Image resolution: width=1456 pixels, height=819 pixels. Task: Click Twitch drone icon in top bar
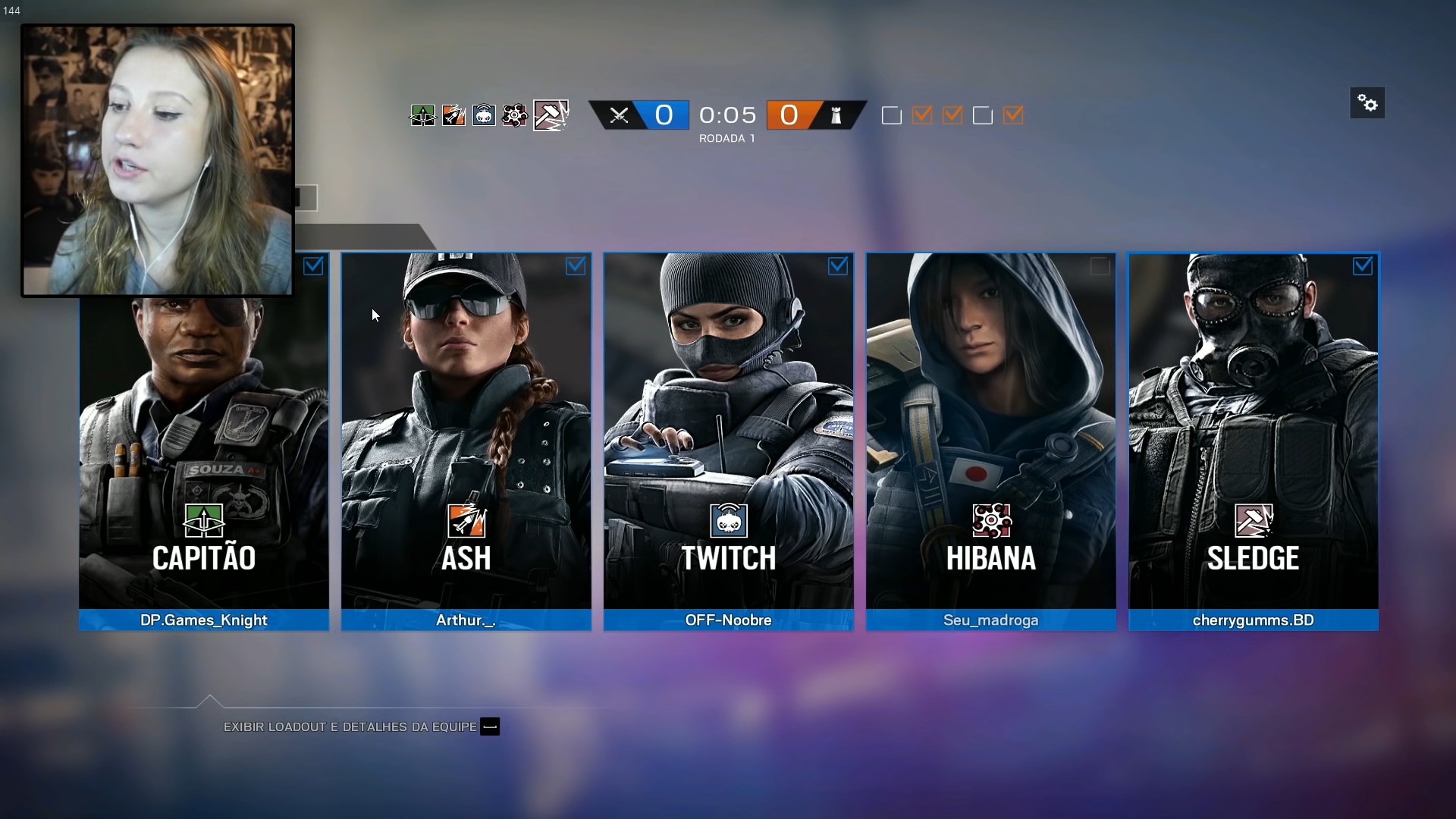tap(484, 115)
